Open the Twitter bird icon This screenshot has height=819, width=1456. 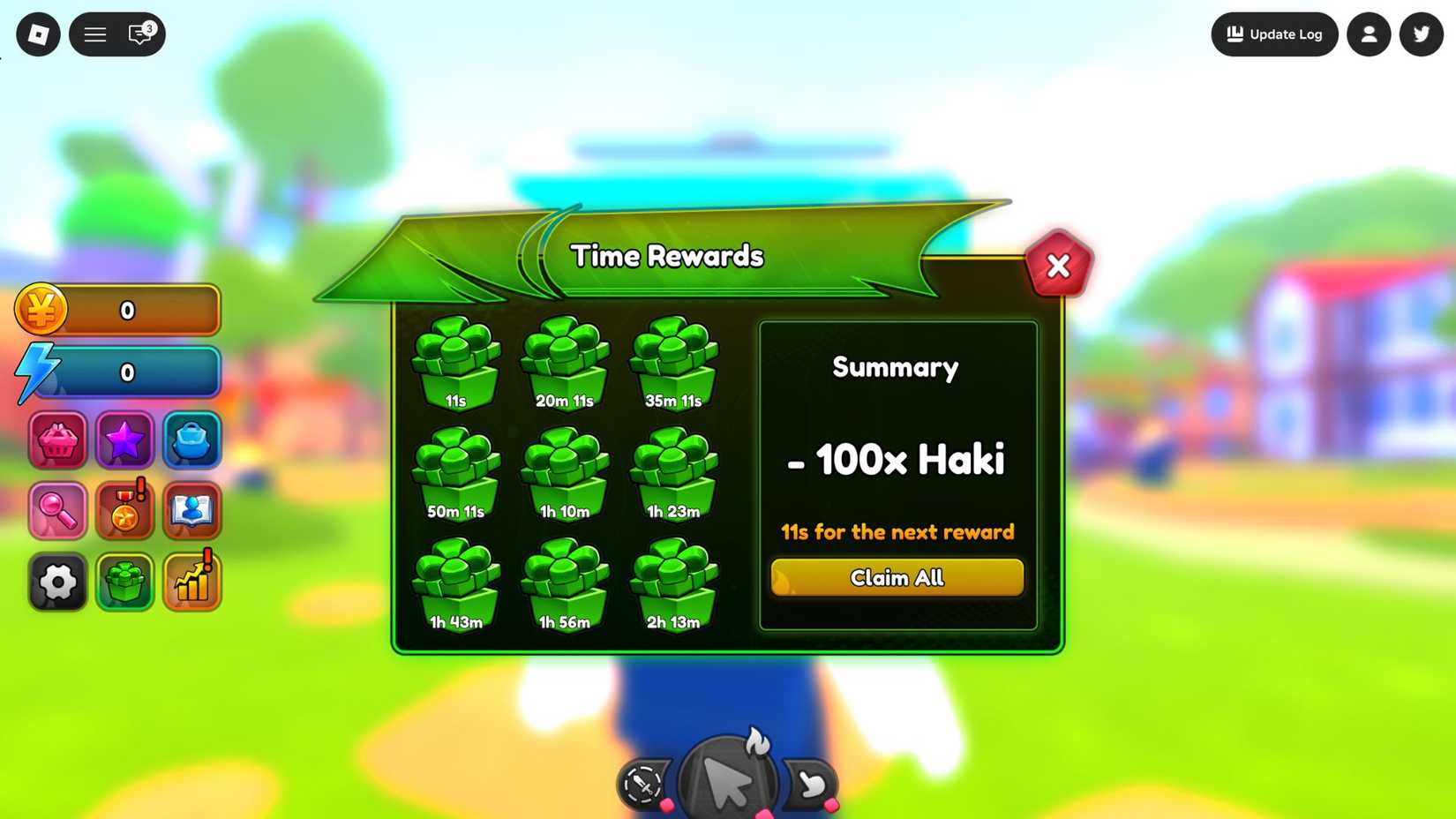pos(1420,34)
